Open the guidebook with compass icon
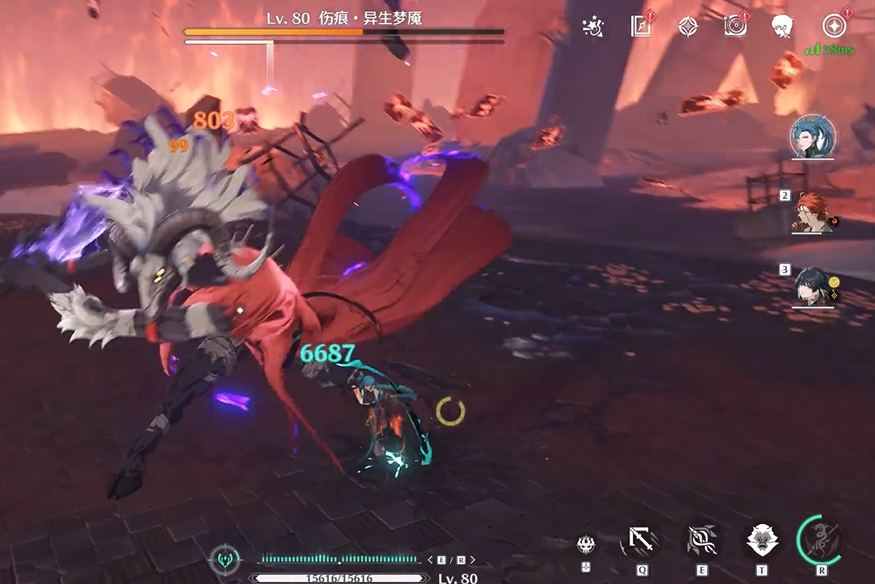 pos(641,26)
